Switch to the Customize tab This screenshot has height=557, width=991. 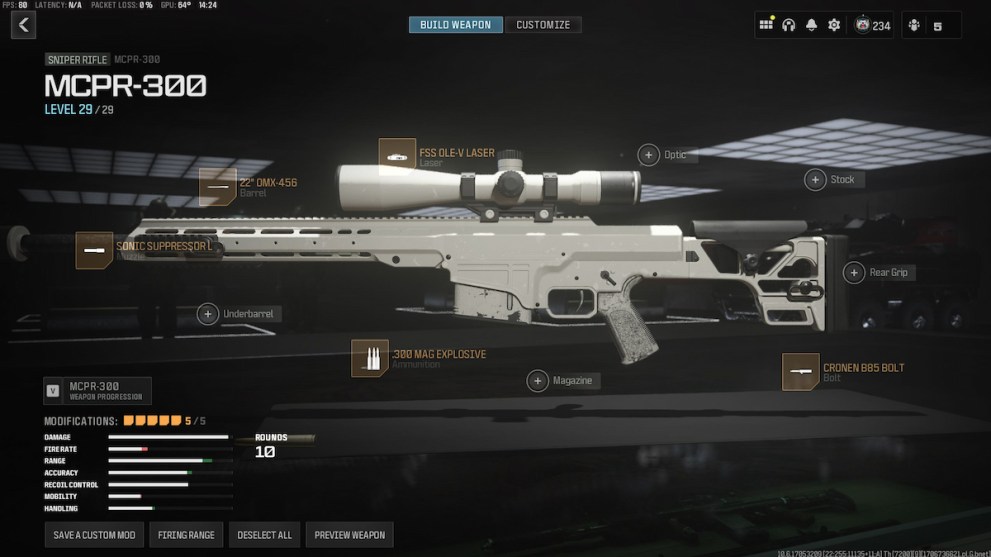(x=543, y=25)
